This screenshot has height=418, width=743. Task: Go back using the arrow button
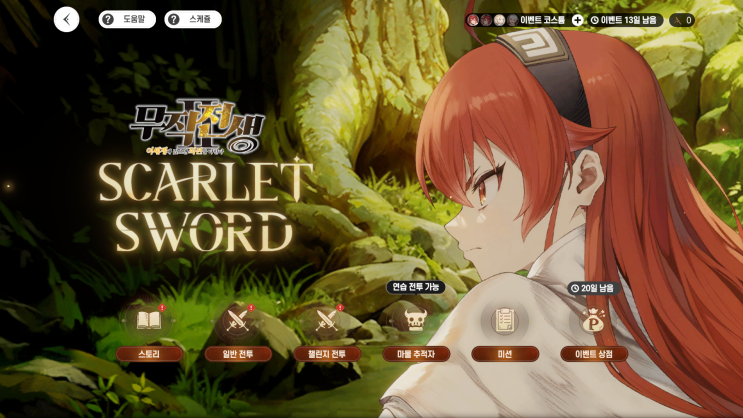[x=66, y=19]
